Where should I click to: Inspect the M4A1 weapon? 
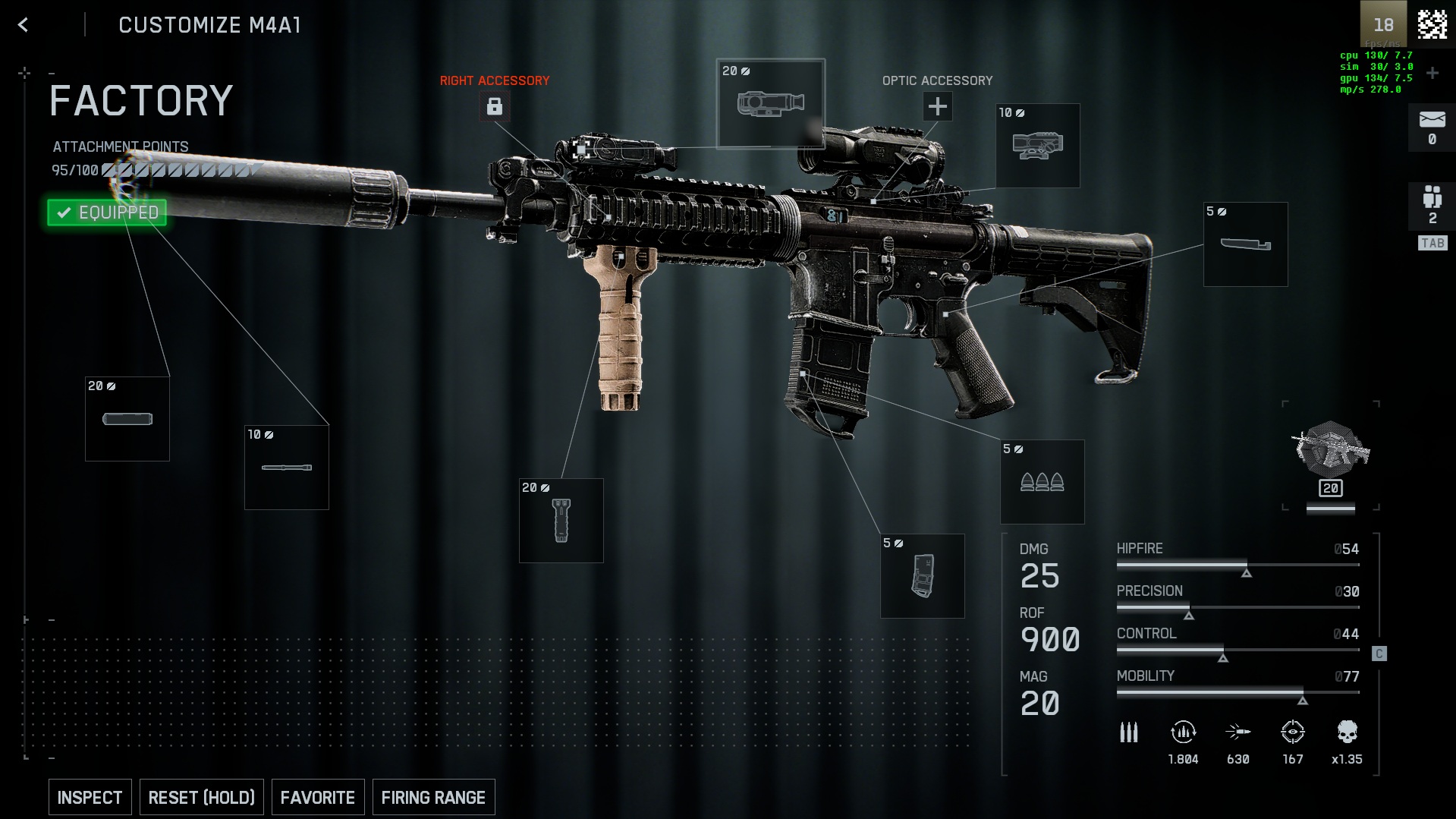coord(90,797)
